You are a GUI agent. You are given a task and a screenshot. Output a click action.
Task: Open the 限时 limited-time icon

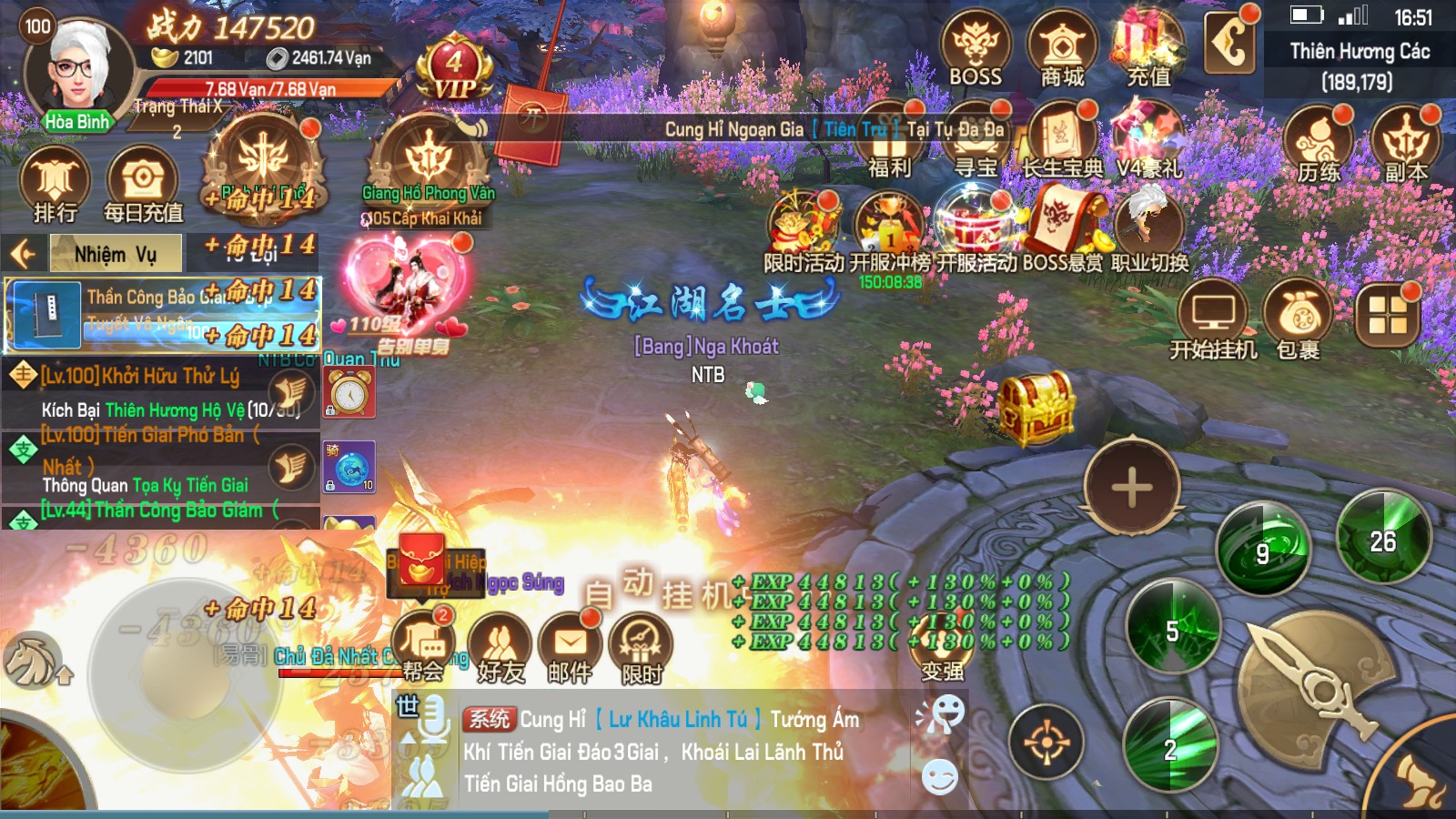point(642,648)
